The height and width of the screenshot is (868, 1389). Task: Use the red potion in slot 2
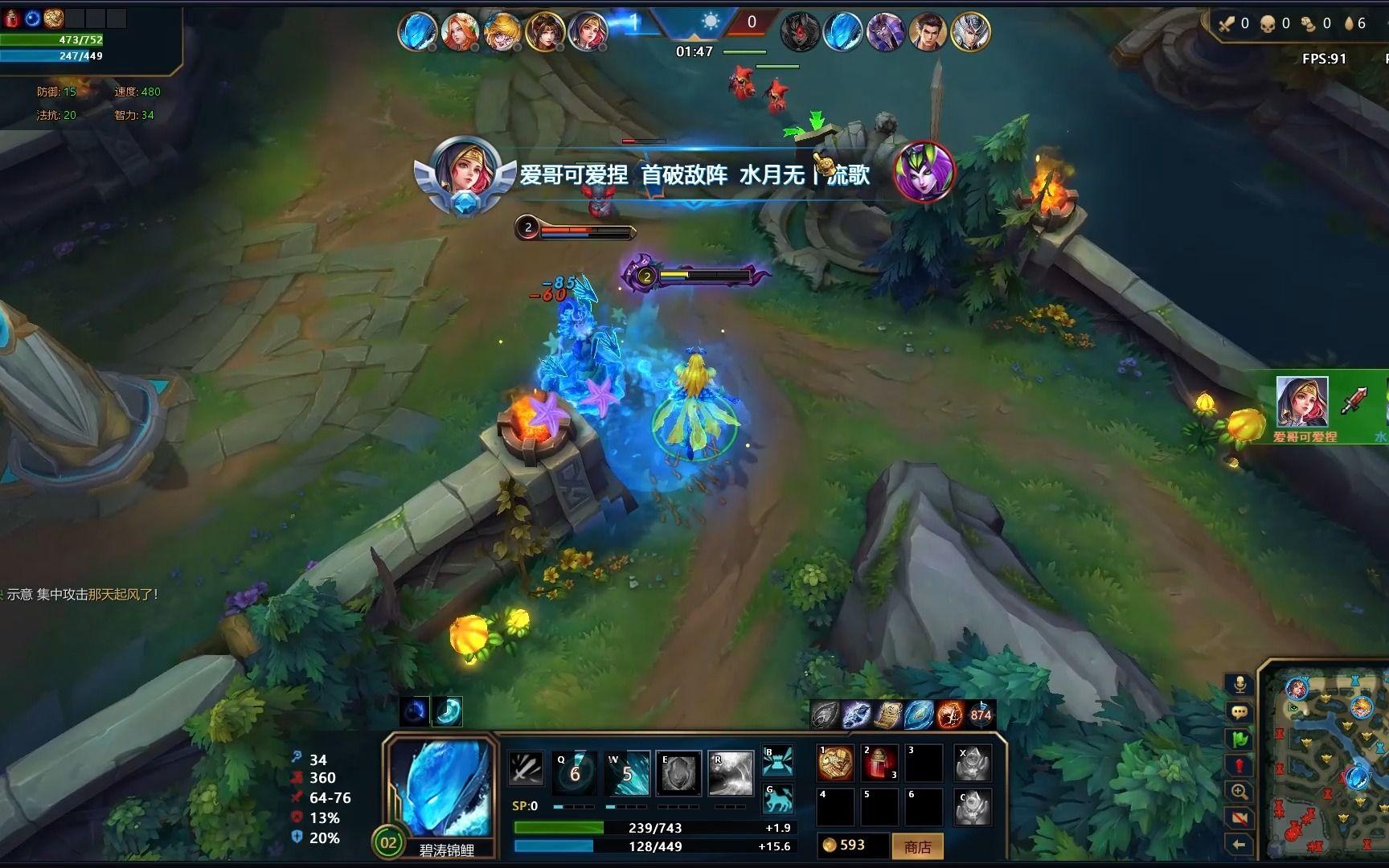[879, 763]
